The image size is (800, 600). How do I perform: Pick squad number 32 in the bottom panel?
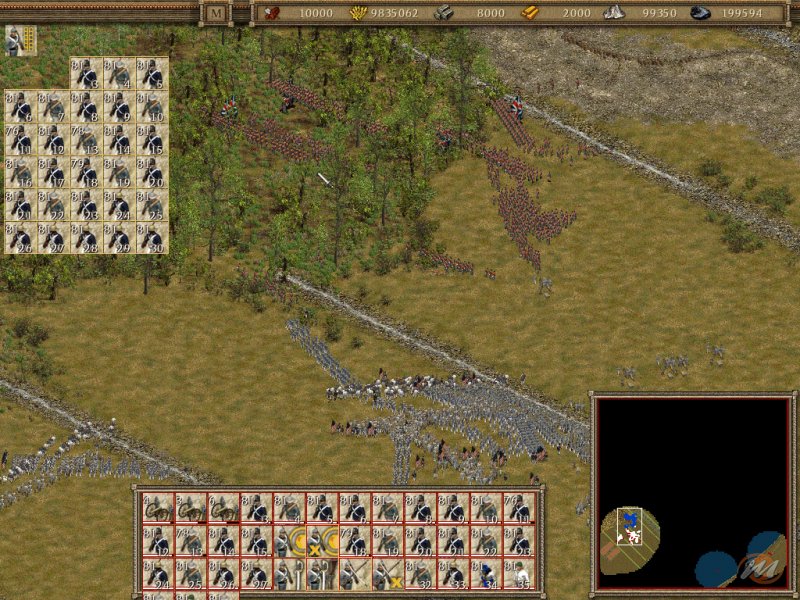click(x=421, y=573)
